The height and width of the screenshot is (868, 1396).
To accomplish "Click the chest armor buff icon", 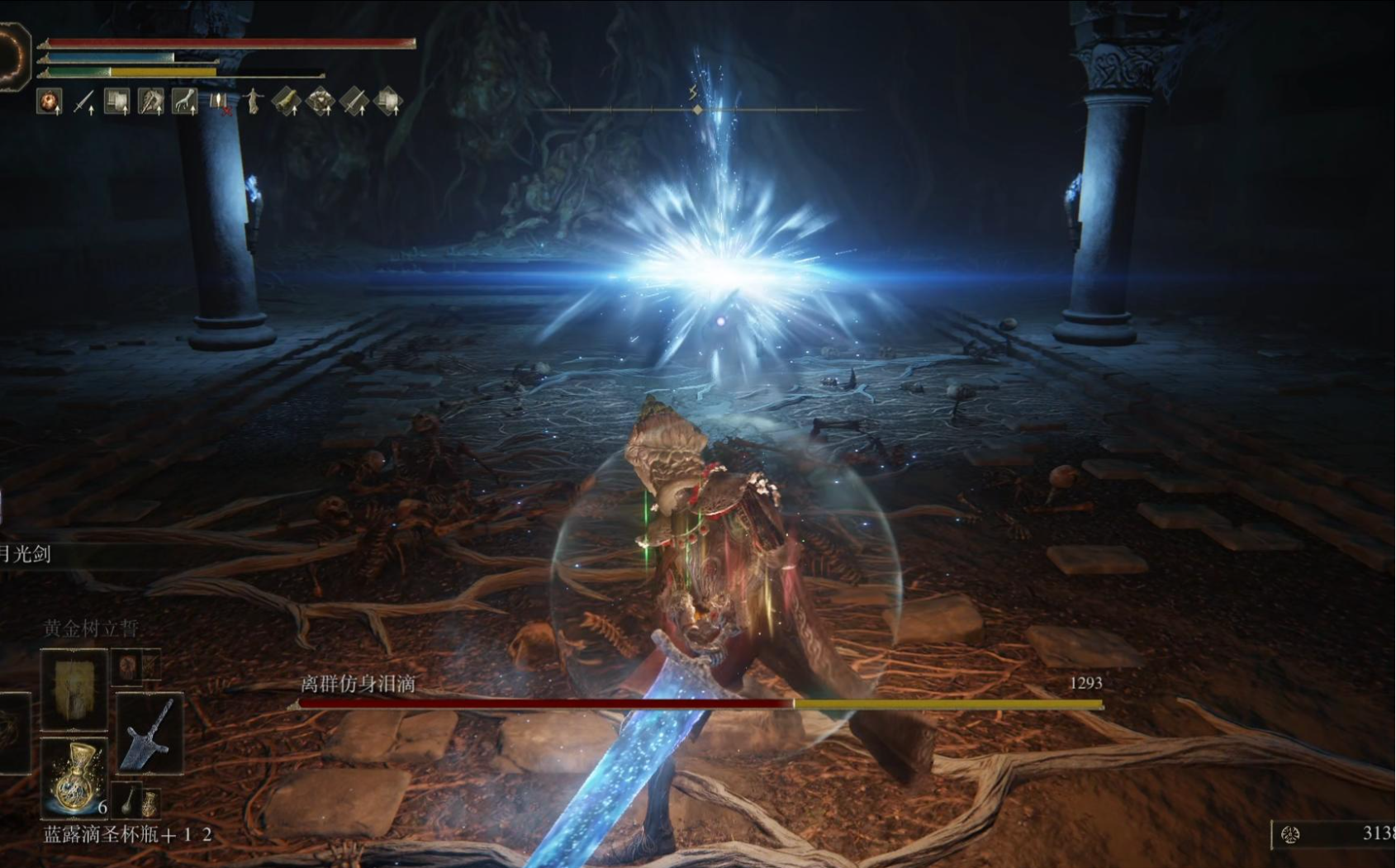I will 320,102.
